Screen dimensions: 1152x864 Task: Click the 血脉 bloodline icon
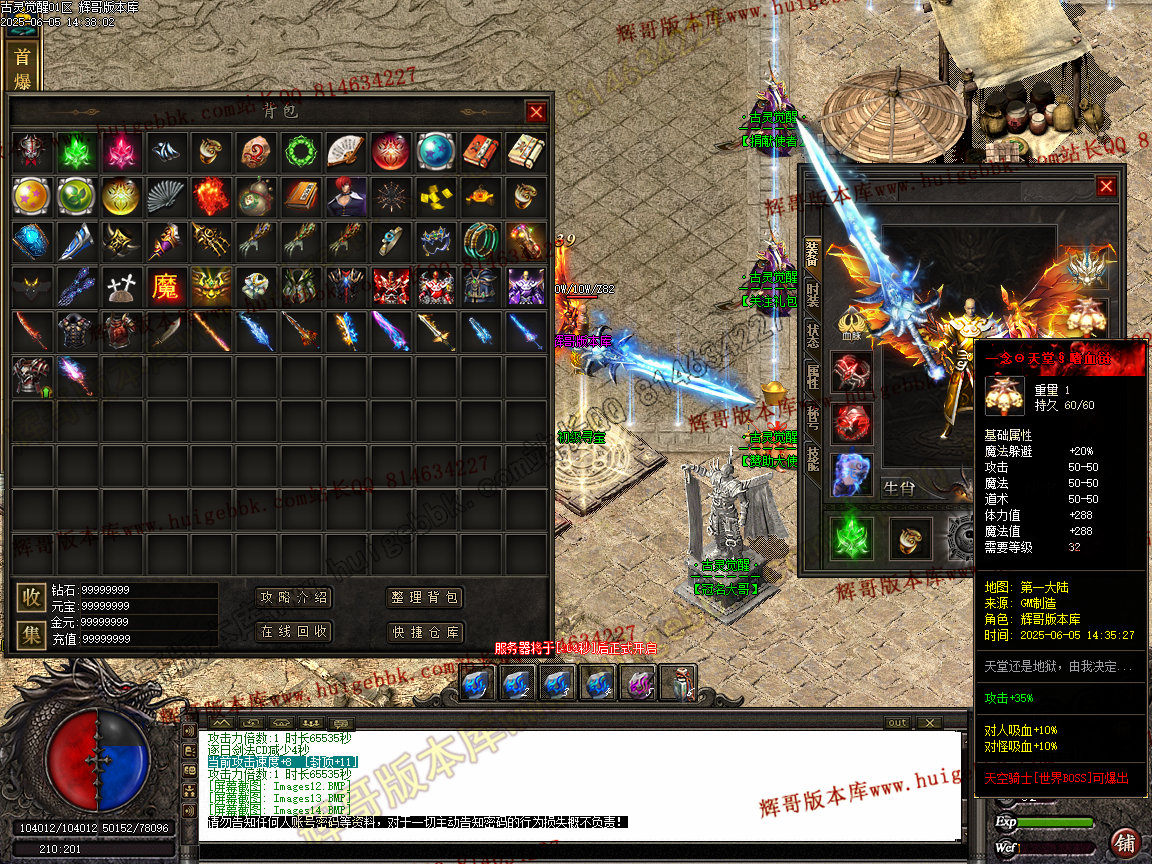[x=851, y=322]
